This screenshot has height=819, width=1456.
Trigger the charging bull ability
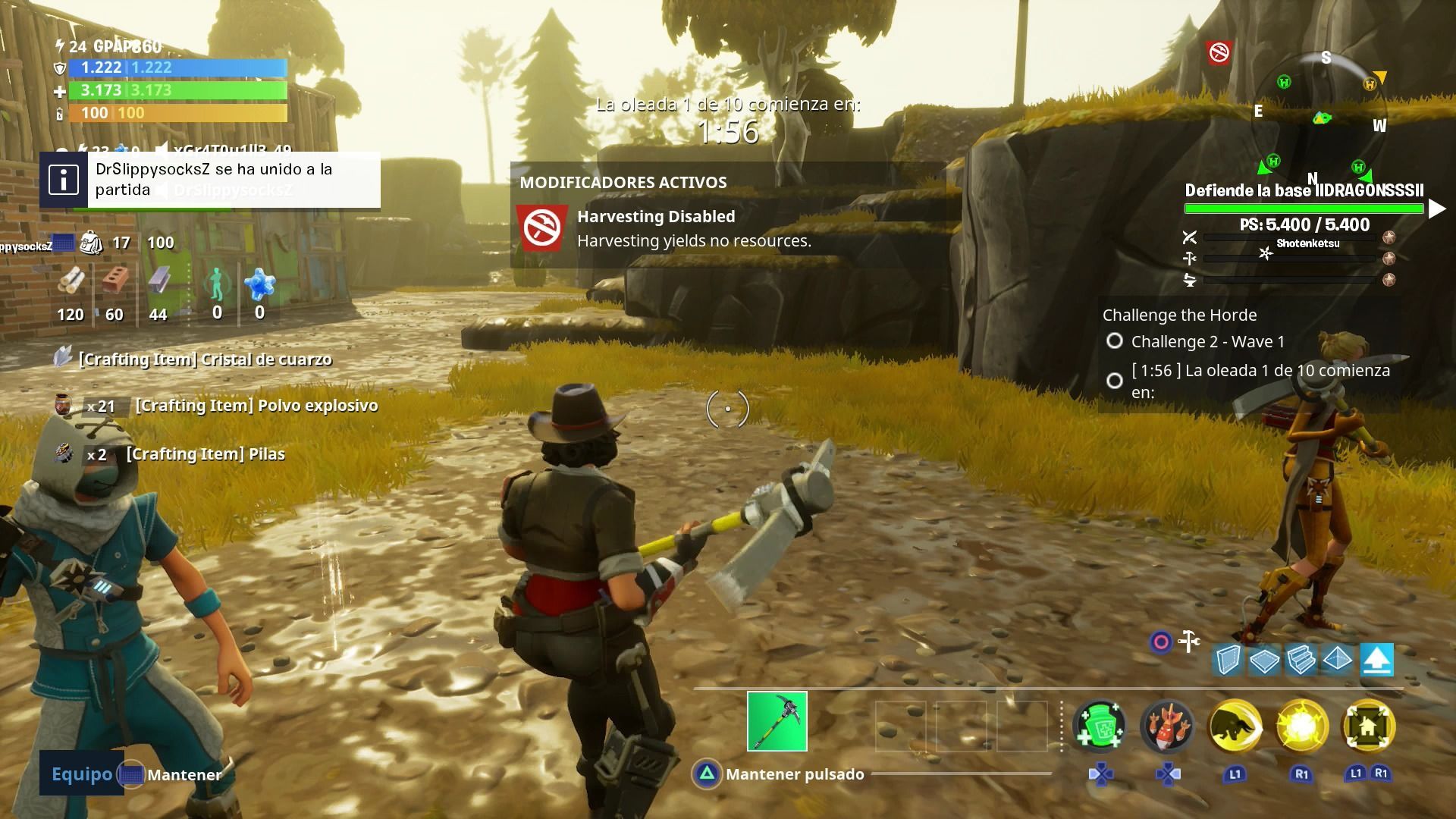click(x=1235, y=726)
